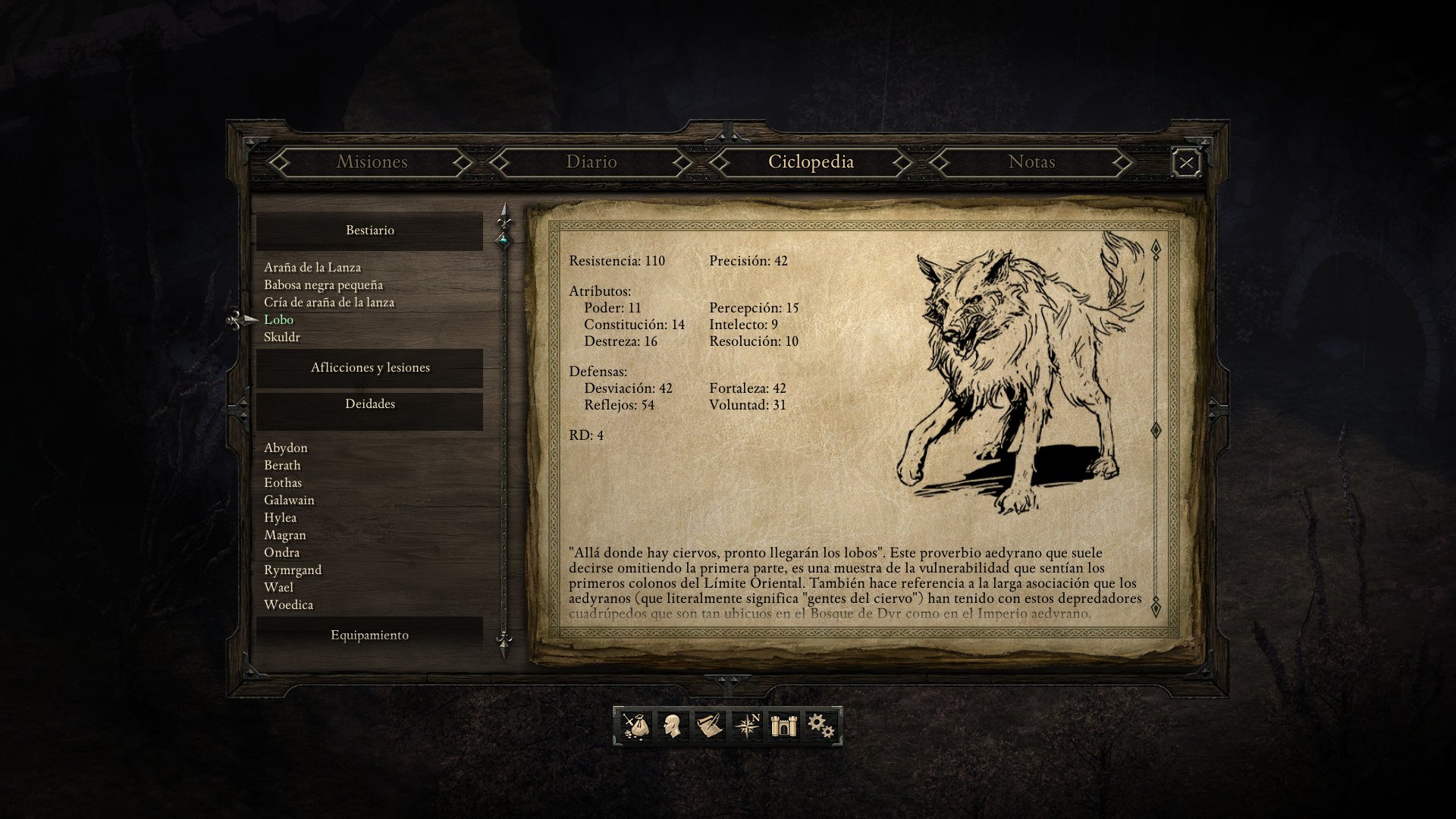Viewport: 1456px width, 819px height.
Task: Select the Abydon deity entry
Action: tap(285, 447)
